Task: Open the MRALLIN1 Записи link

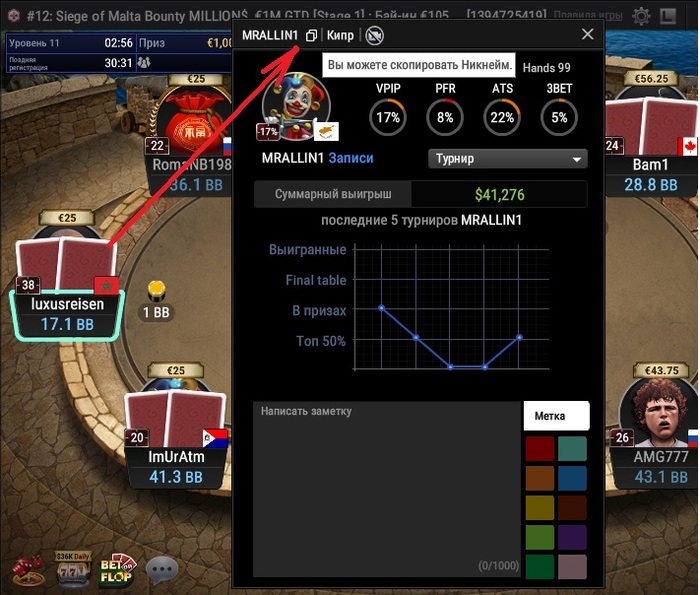Action: click(x=350, y=158)
